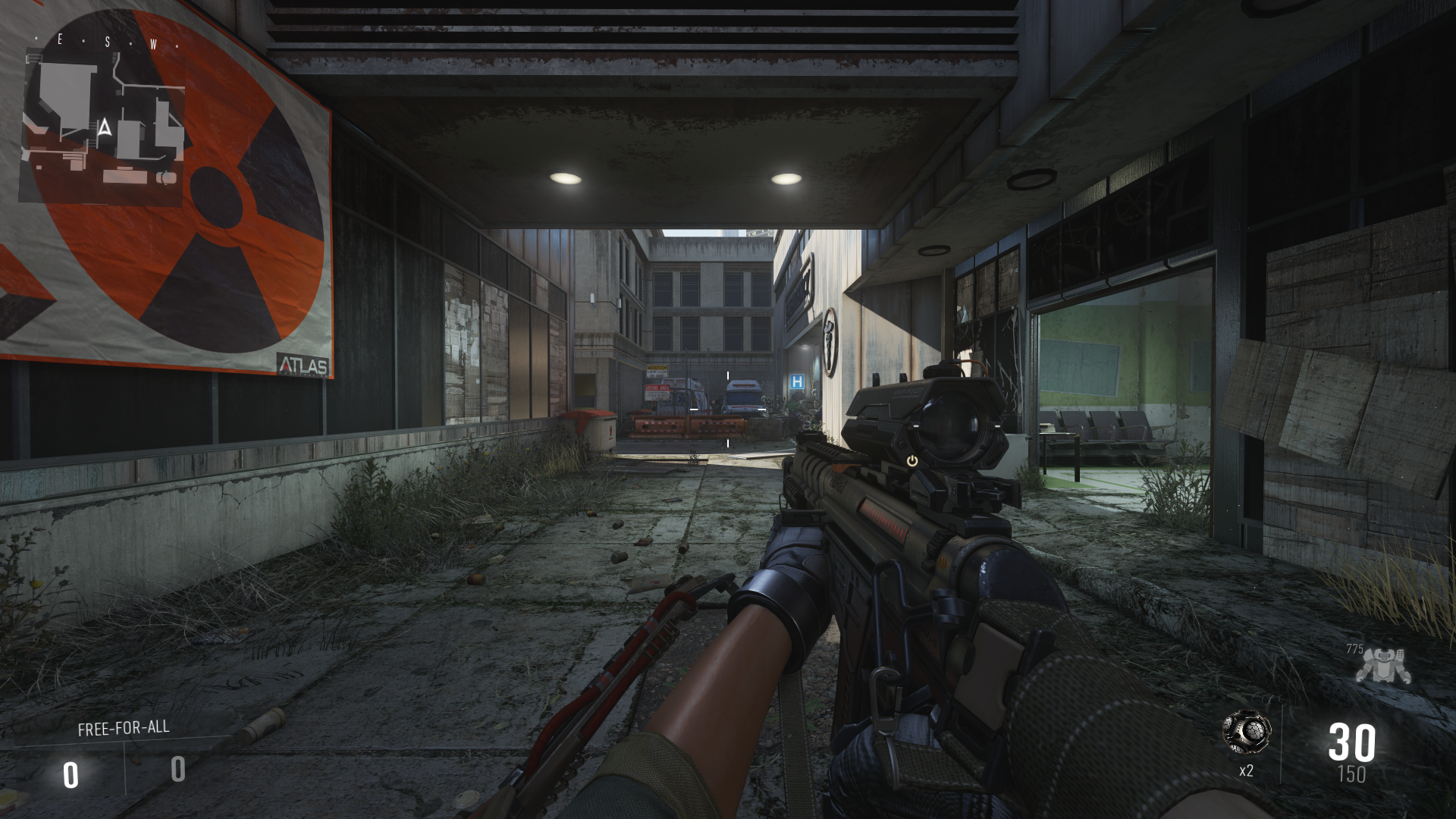
Task: Click the compass letter E marker
Action: (x=60, y=39)
